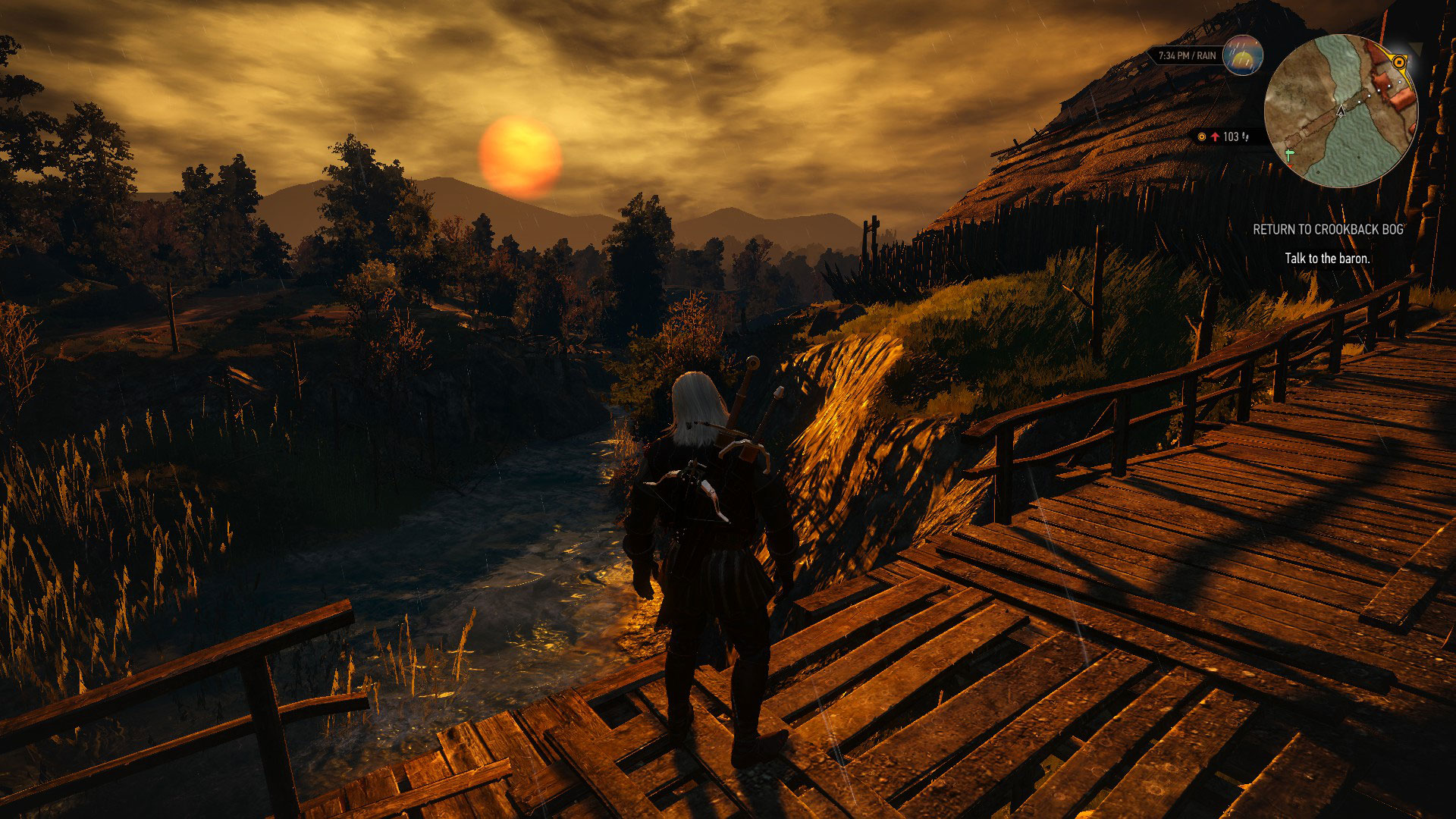Click the 103 enemy level number
This screenshot has height=819, width=1456.
(x=1232, y=137)
